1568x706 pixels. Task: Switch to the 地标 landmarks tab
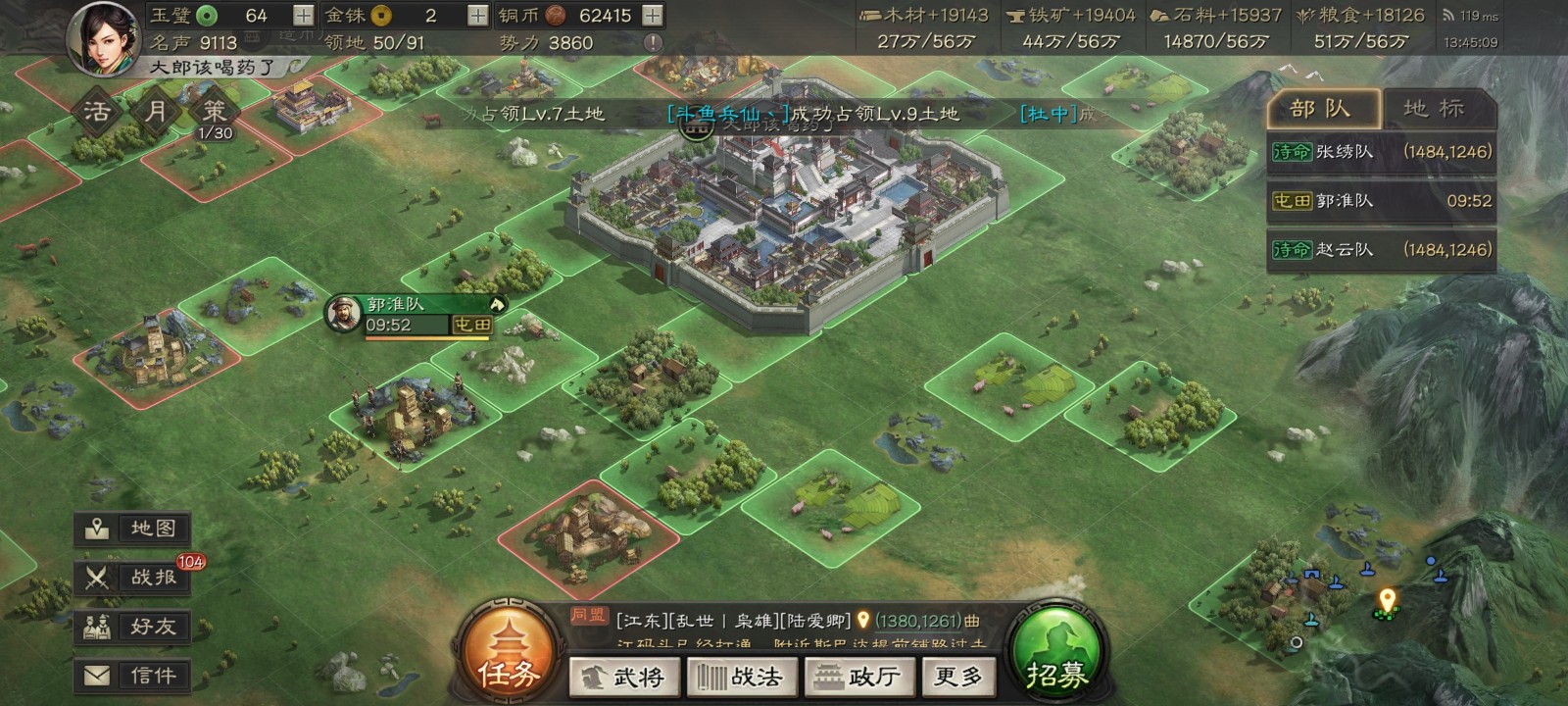[x=1435, y=109]
